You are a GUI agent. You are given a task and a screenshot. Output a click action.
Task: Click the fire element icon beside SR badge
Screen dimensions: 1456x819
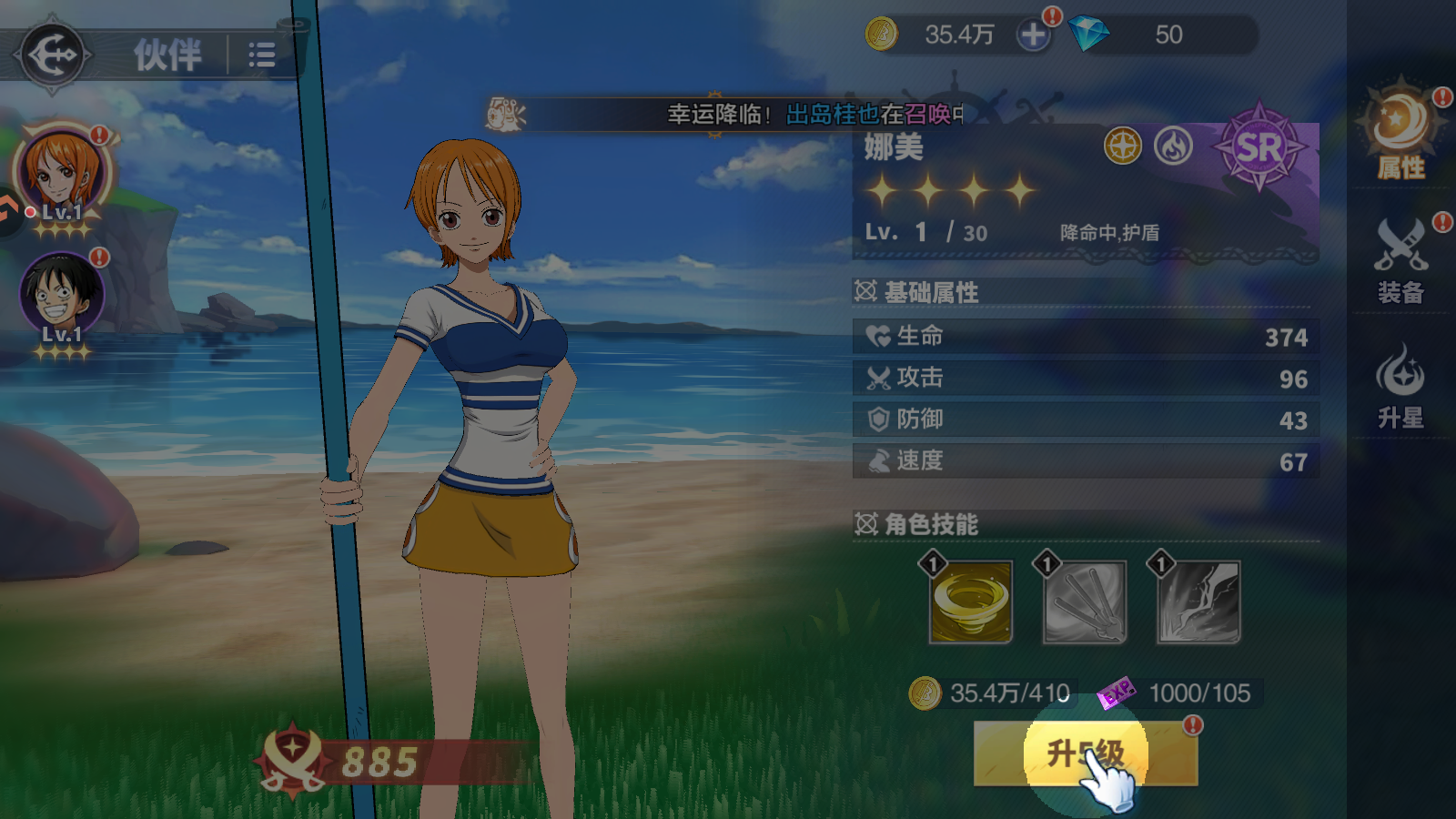click(x=1174, y=146)
